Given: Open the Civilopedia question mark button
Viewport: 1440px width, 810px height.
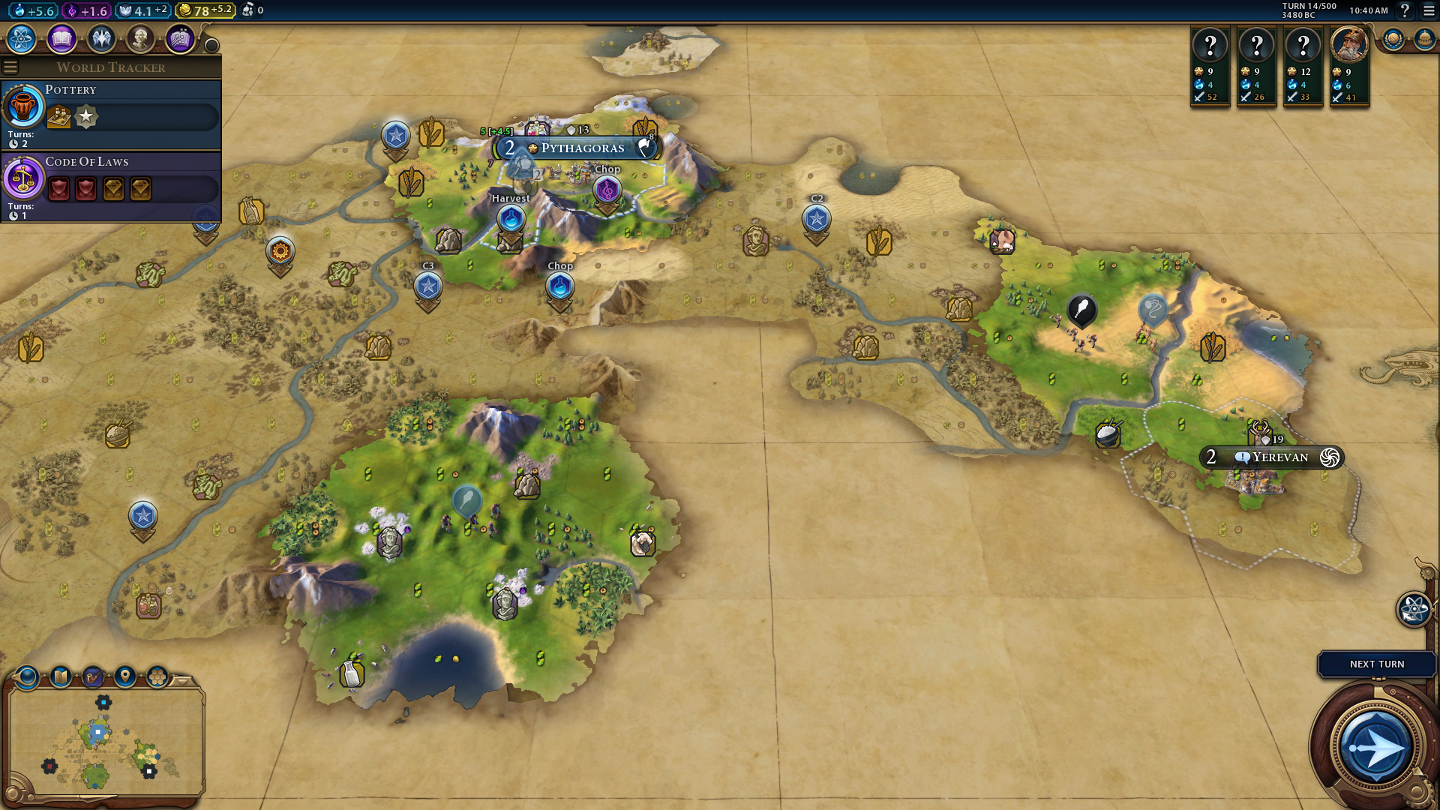Looking at the screenshot, I should pos(1405,10).
